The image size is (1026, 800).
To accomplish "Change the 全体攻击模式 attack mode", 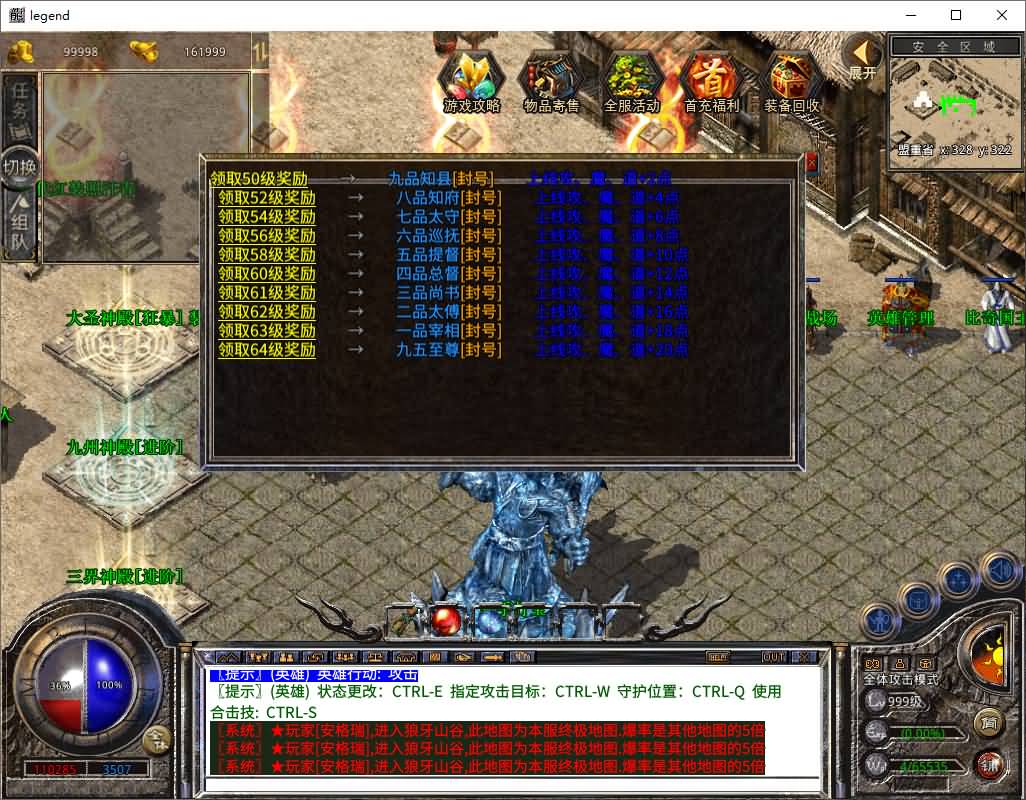I will pos(901,680).
